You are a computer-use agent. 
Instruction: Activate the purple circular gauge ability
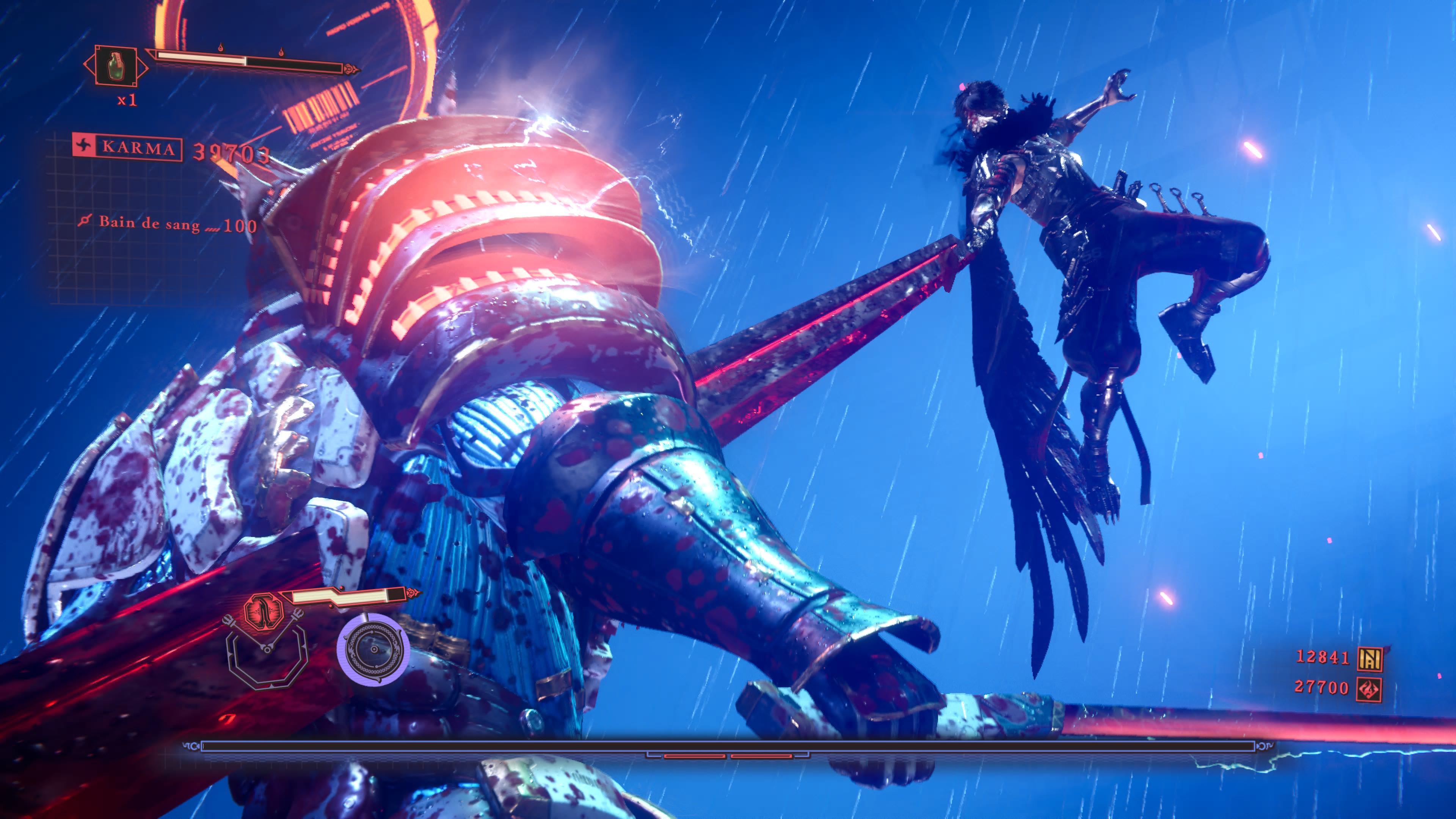click(x=372, y=650)
